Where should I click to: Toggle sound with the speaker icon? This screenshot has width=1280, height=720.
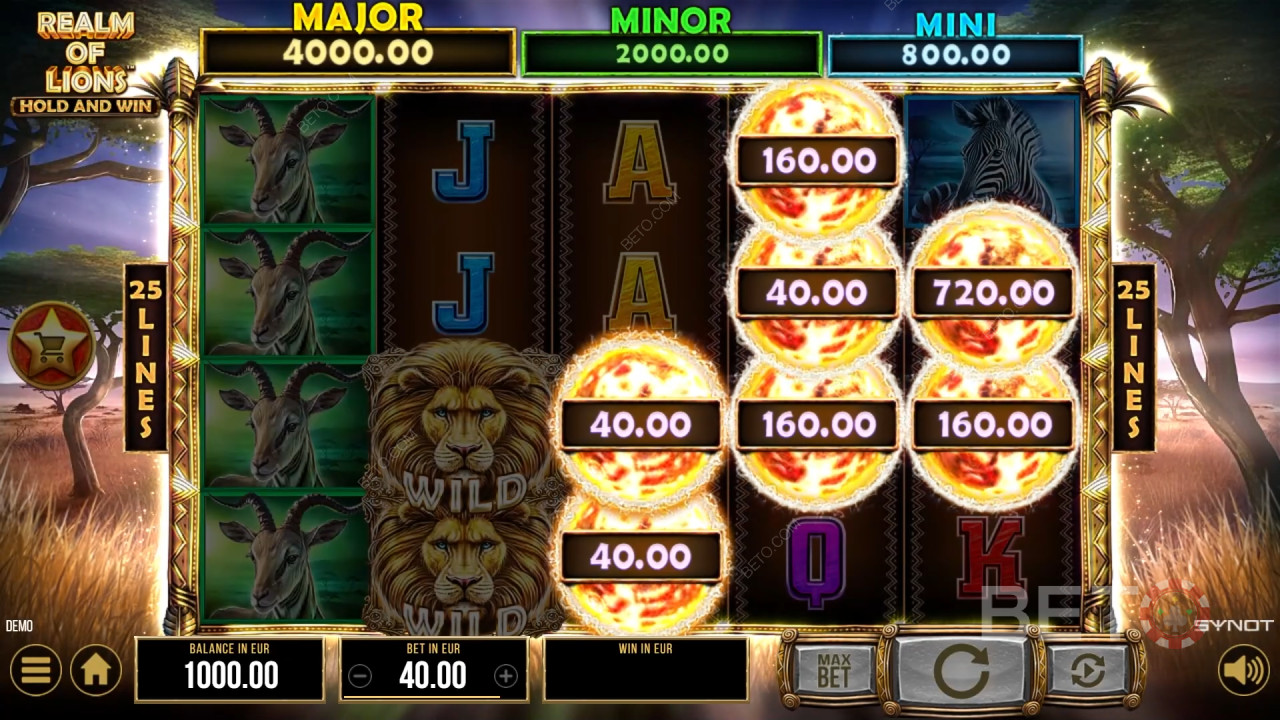click(x=1243, y=670)
